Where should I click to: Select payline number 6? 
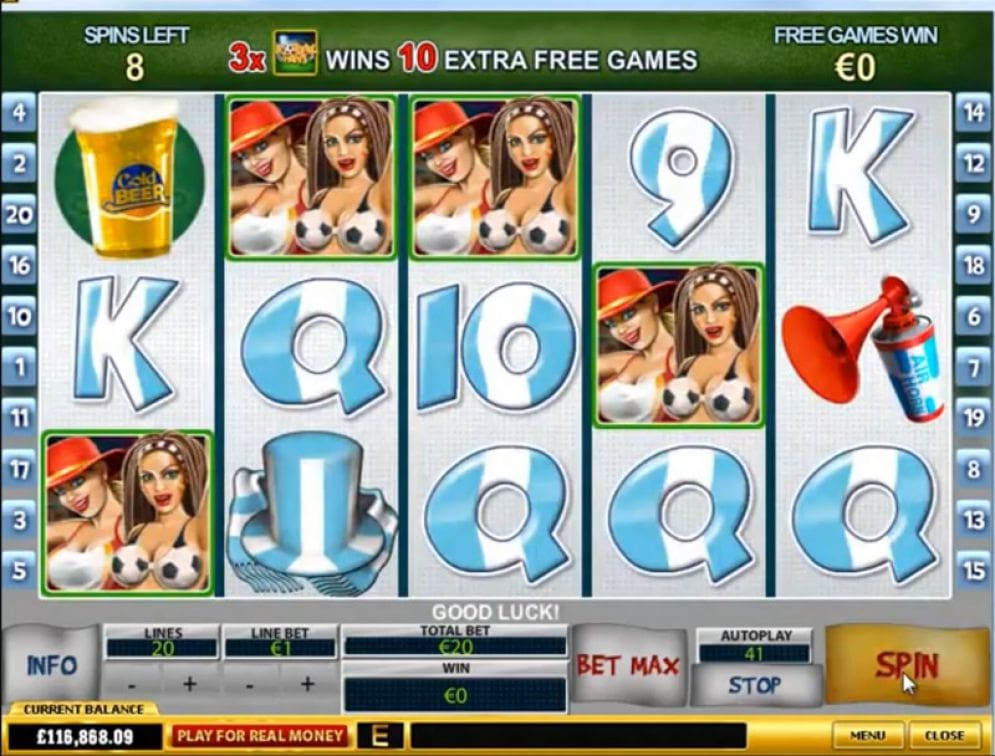click(972, 316)
